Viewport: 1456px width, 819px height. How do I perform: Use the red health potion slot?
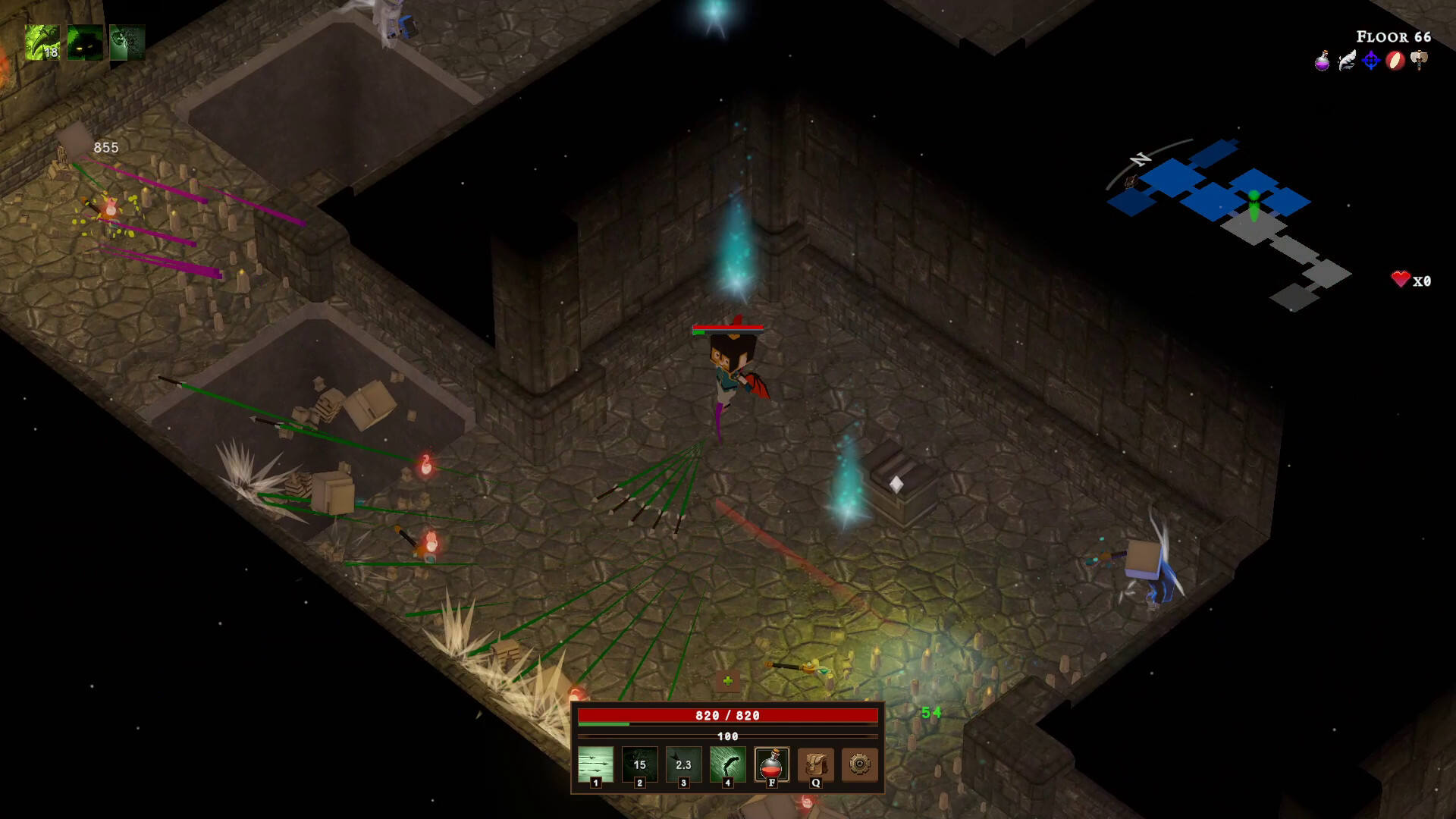(x=771, y=764)
